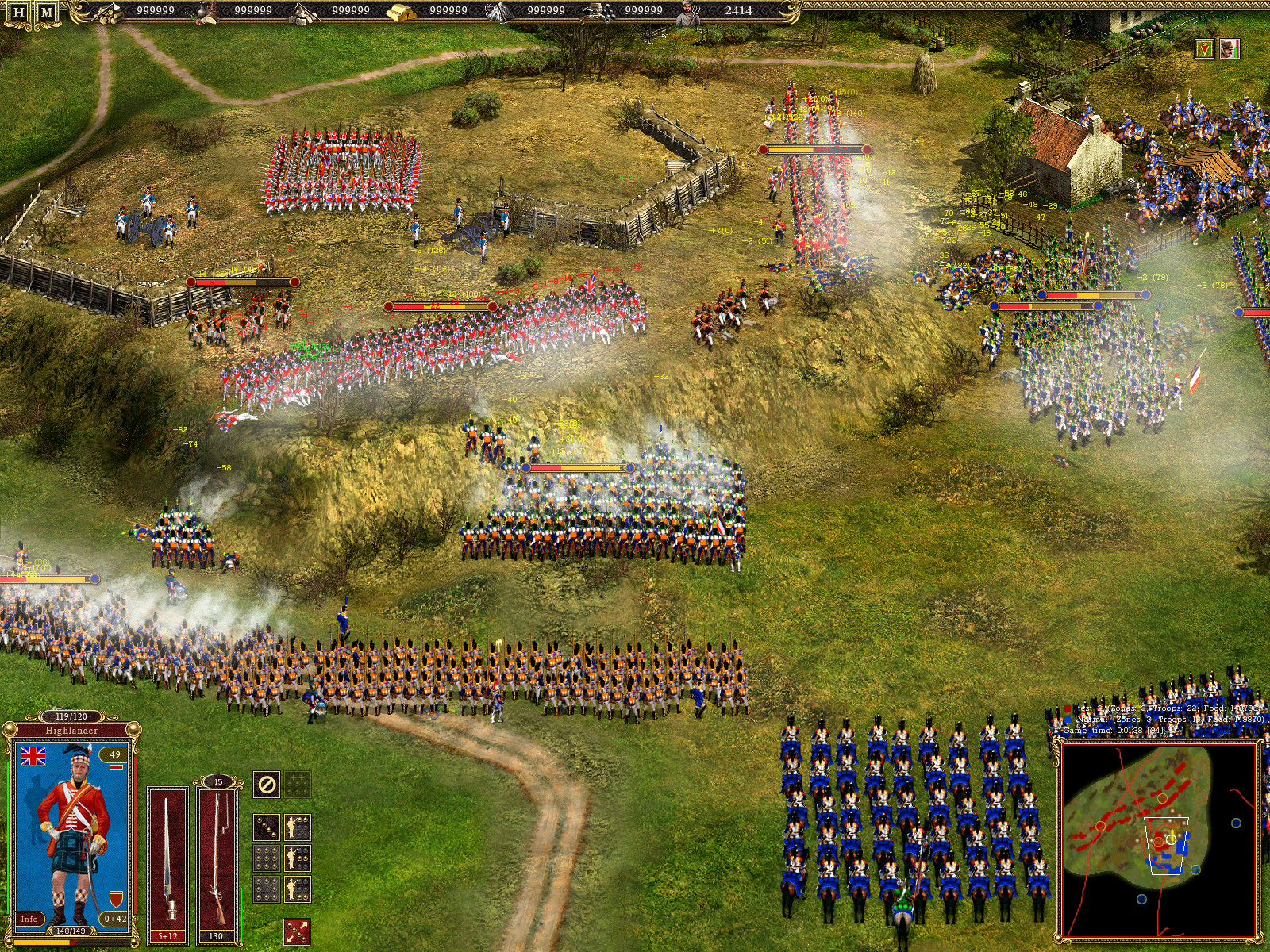Toggle the hold-fire prohibition command
This screenshot has height=952, width=1270.
pos(267,785)
